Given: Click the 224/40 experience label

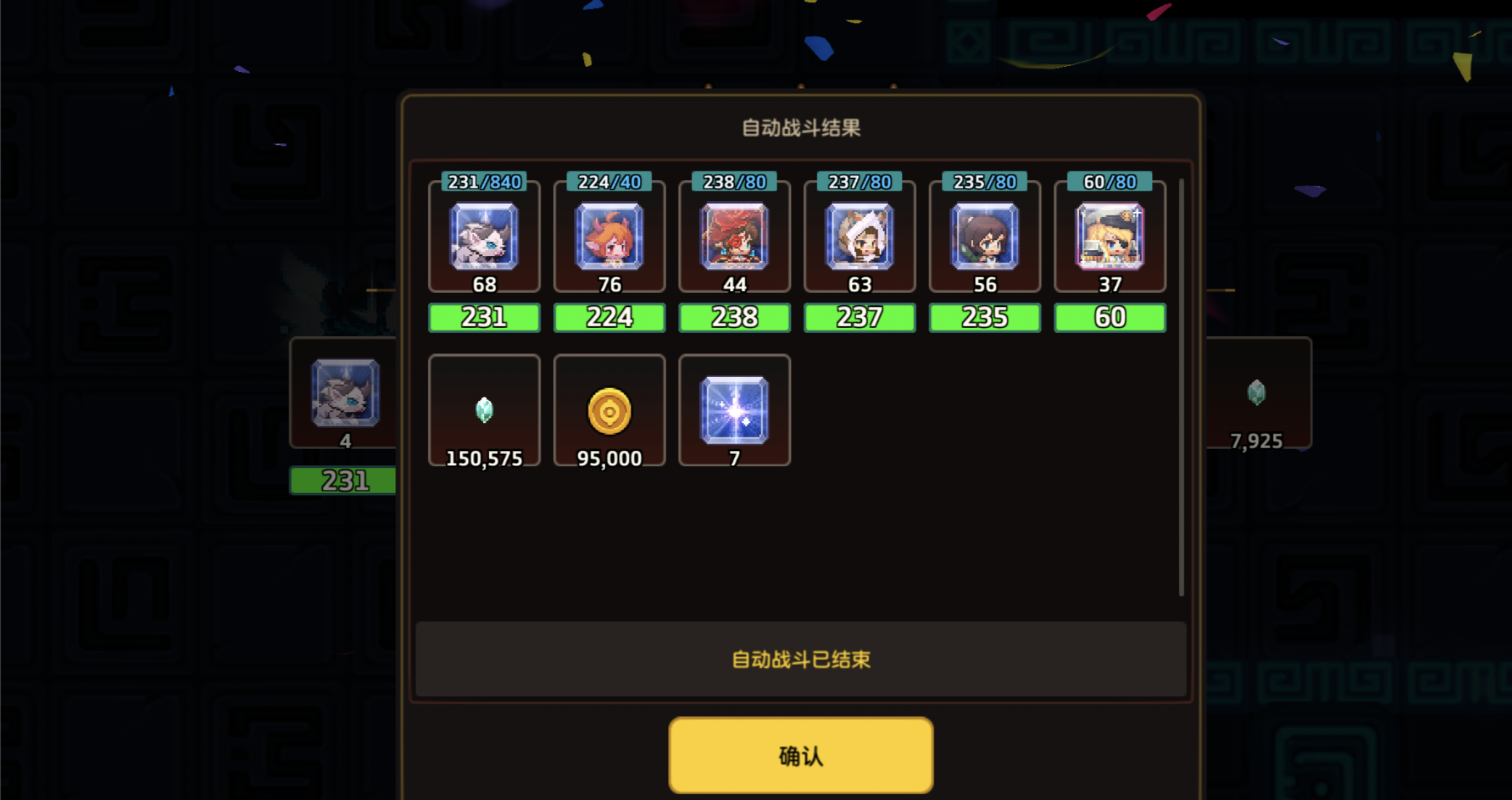Looking at the screenshot, I should [x=609, y=182].
